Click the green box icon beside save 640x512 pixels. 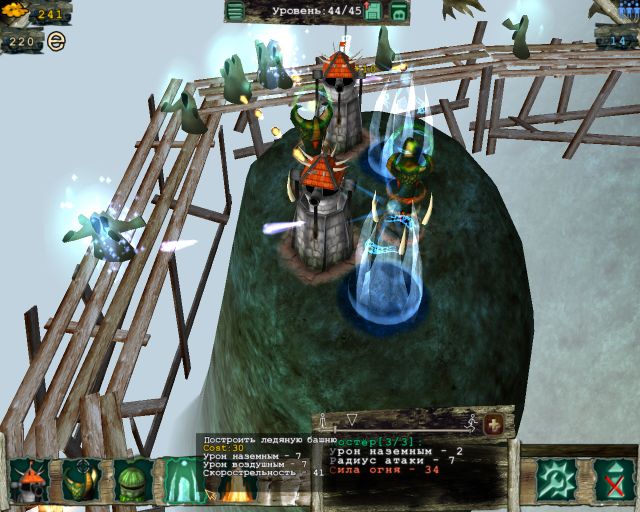point(398,12)
